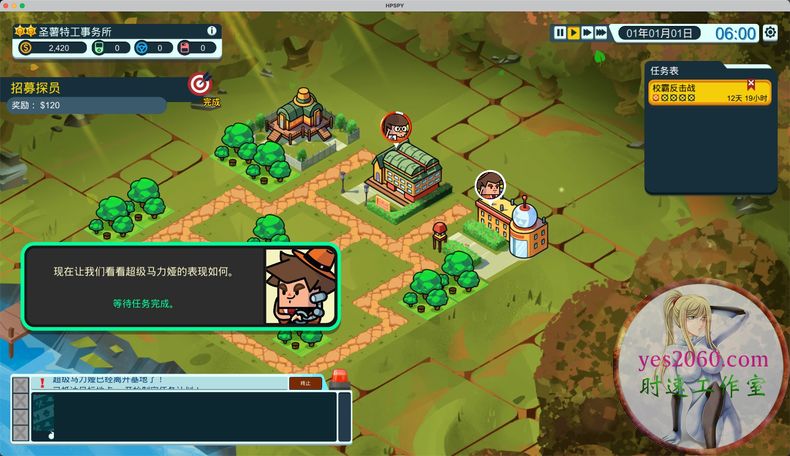Pause the game time
The height and width of the screenshot is (456, 790).
[x=560, y=33]
